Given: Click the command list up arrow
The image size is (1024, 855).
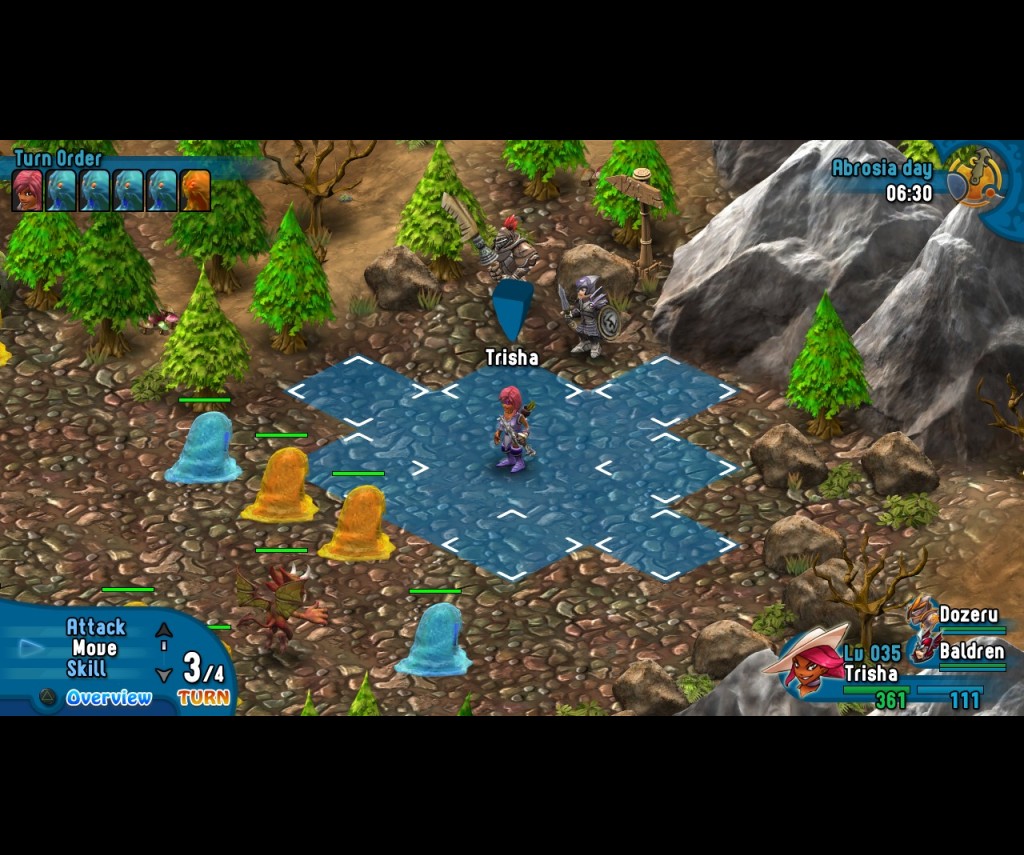Looking at the screenshot, I should coord(164,630).
